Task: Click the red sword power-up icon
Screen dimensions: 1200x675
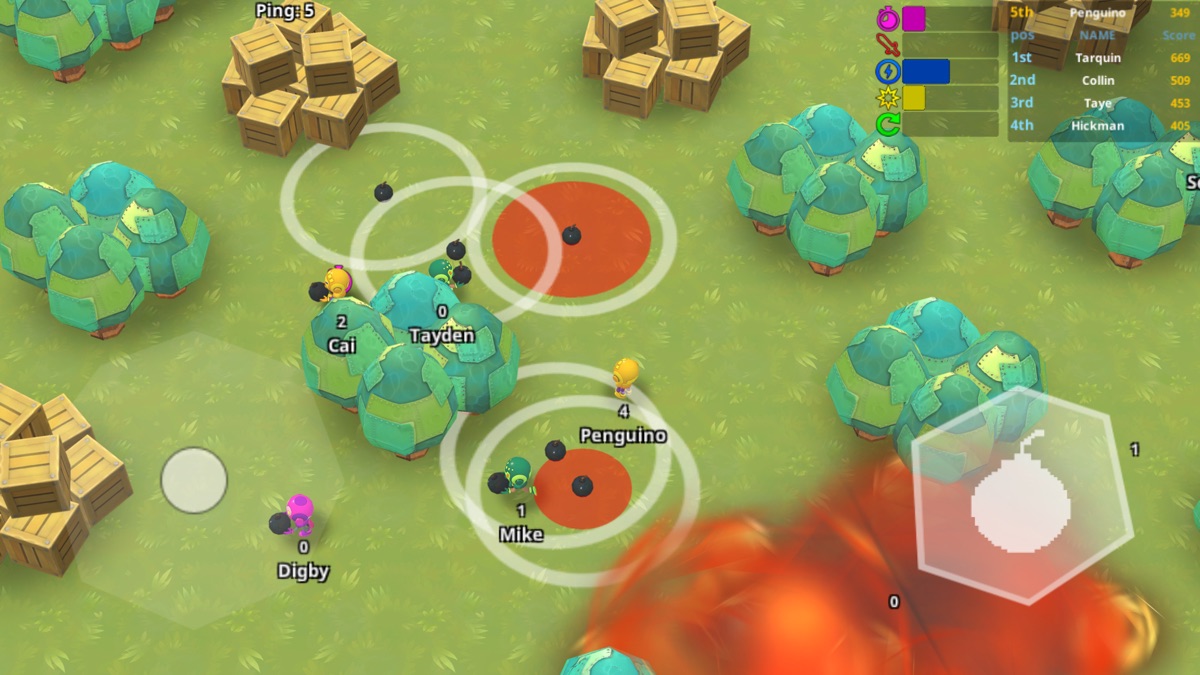Action: 888,45
